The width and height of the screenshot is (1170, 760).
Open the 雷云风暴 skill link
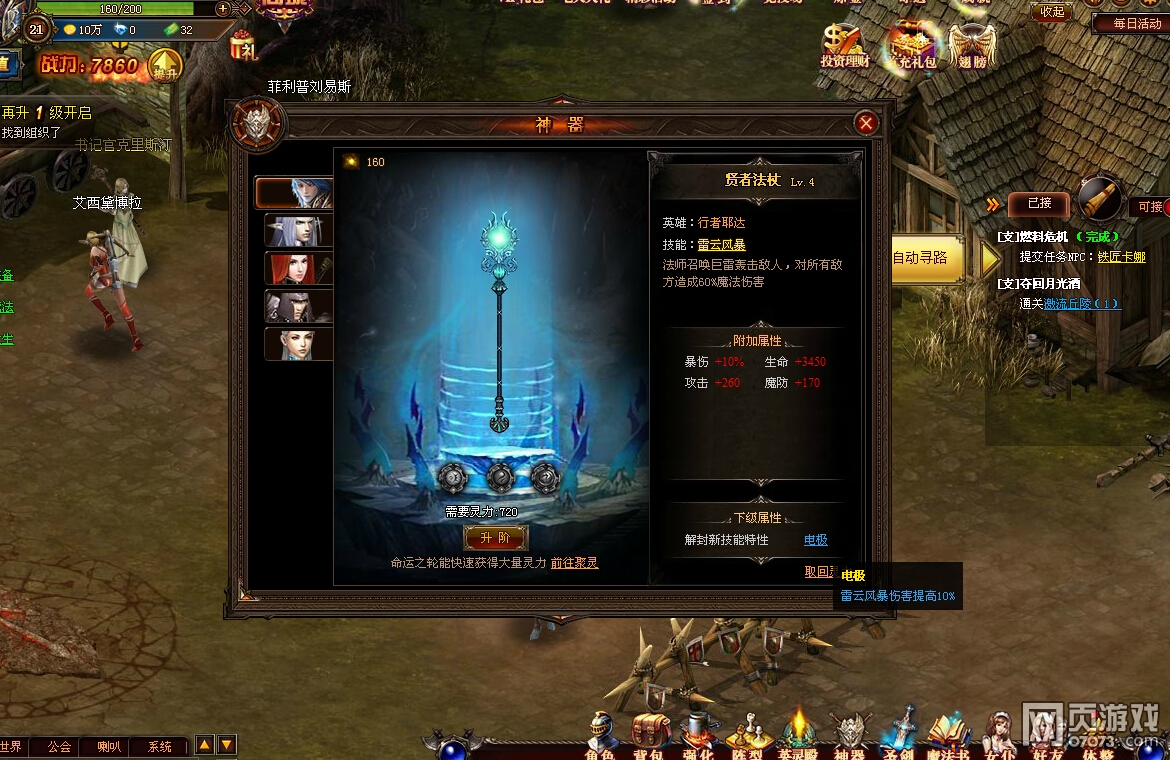tap(721, 245)
